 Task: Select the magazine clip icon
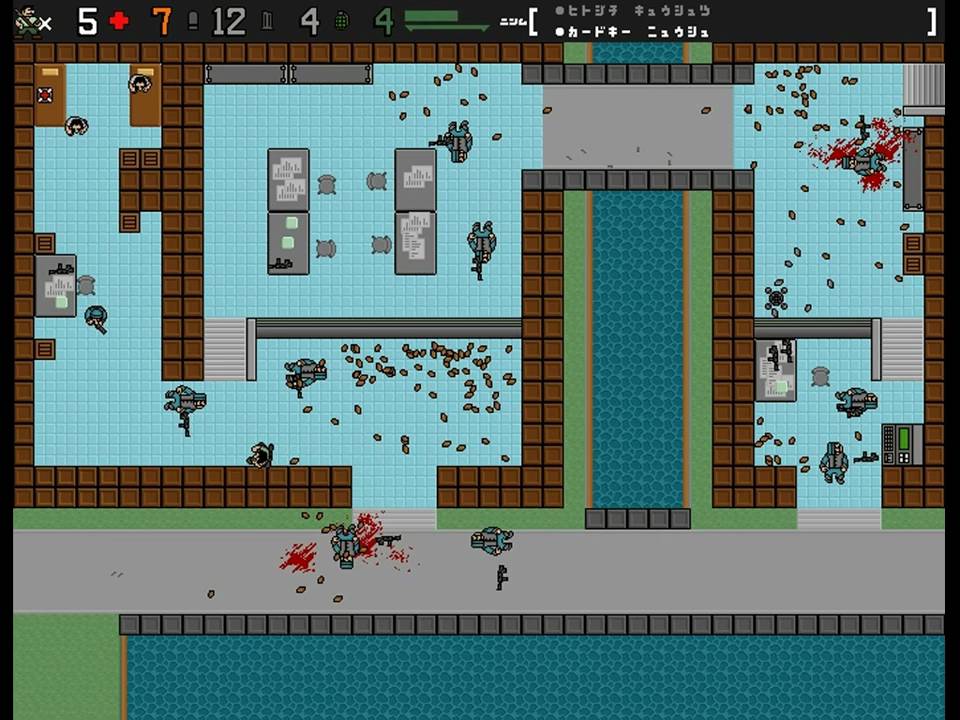coord(267,21)
